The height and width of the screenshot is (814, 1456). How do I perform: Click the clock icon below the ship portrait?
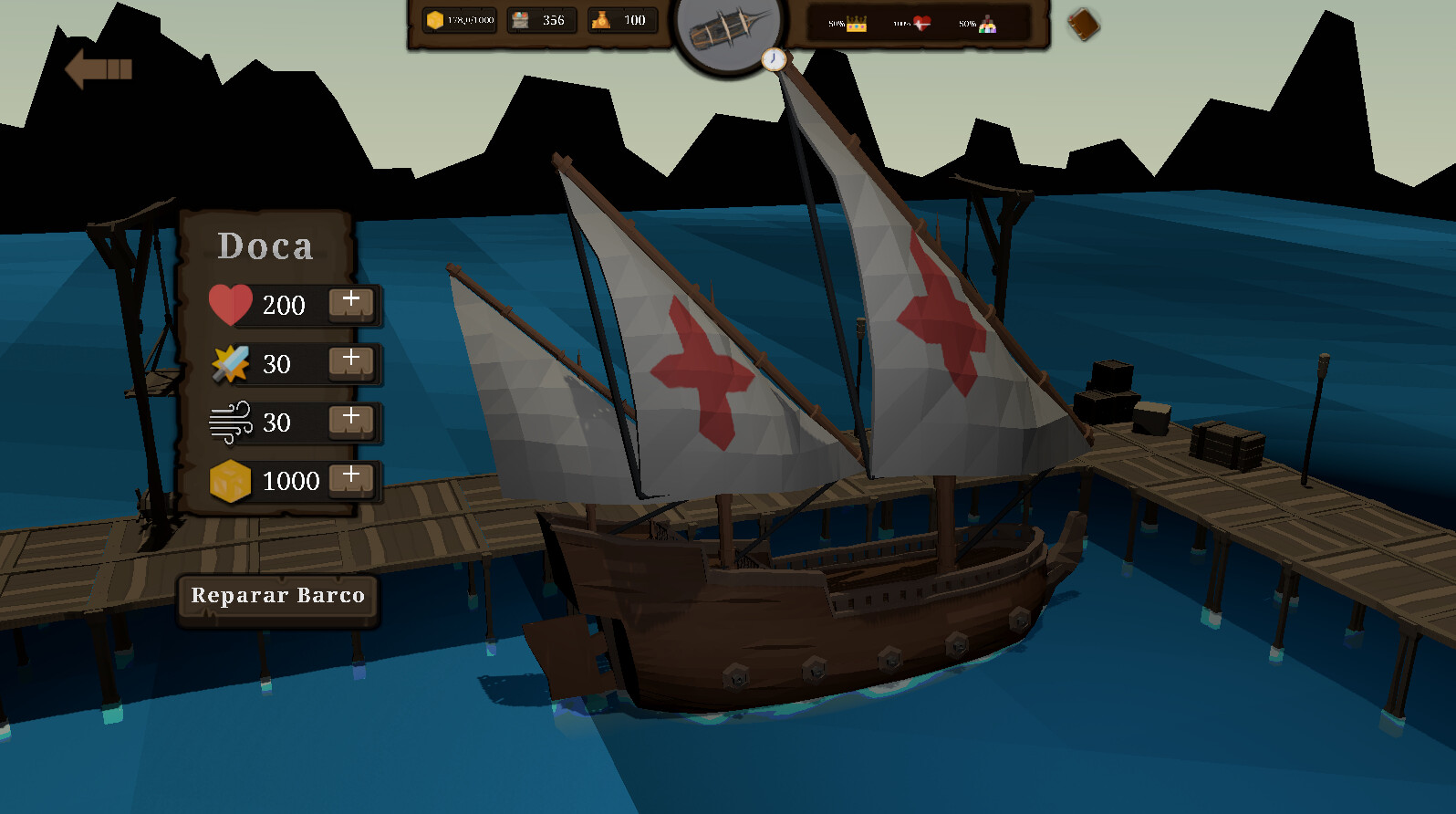click(x=775, y=58)
